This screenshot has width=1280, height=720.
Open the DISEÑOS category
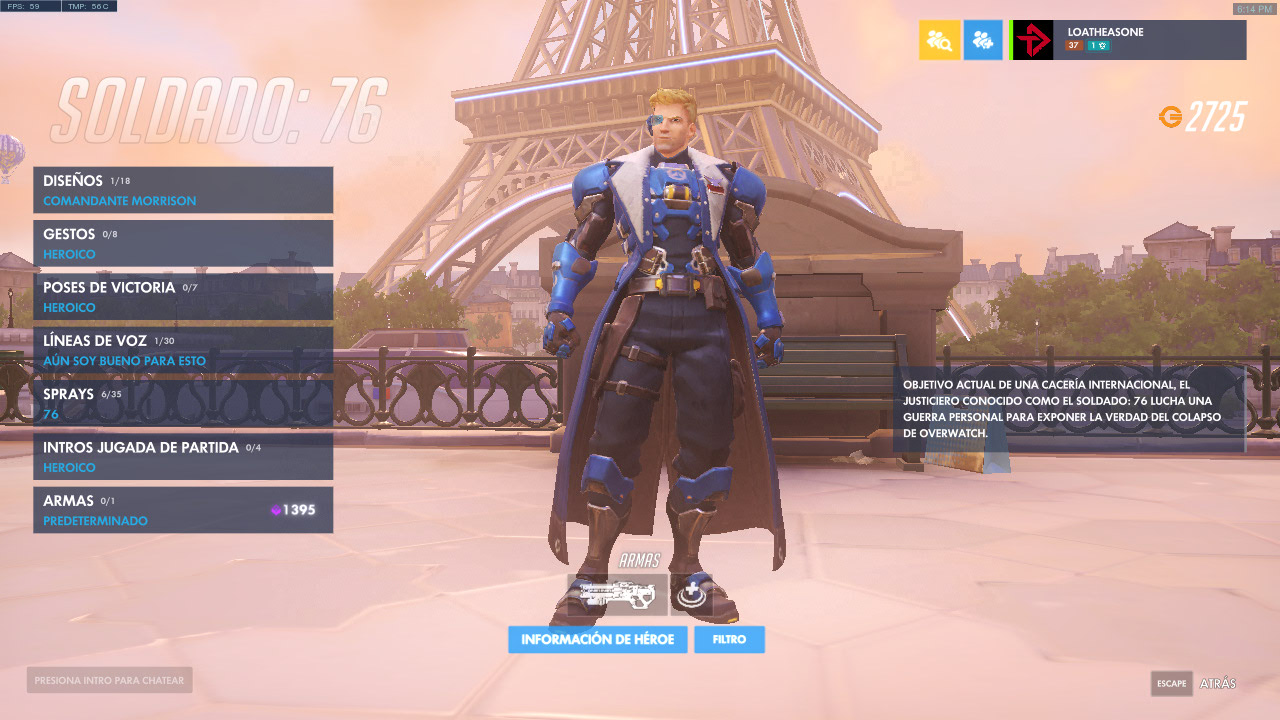coord(183,189)
